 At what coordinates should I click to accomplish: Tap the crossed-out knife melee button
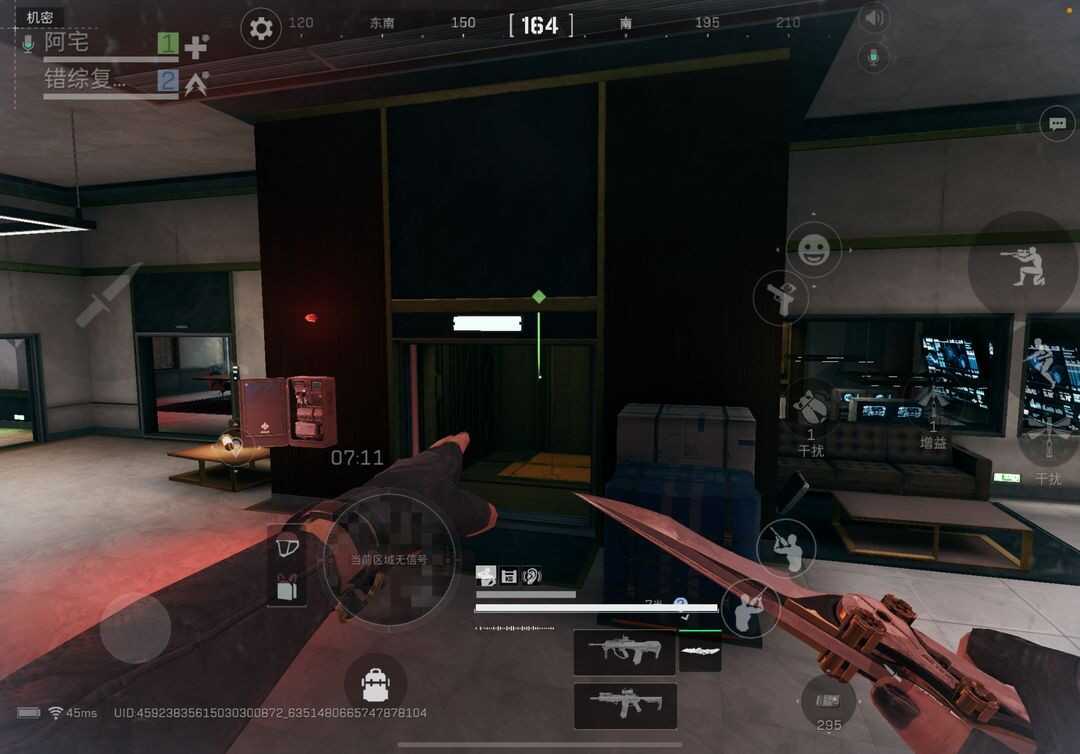click(x=109, y=296)
